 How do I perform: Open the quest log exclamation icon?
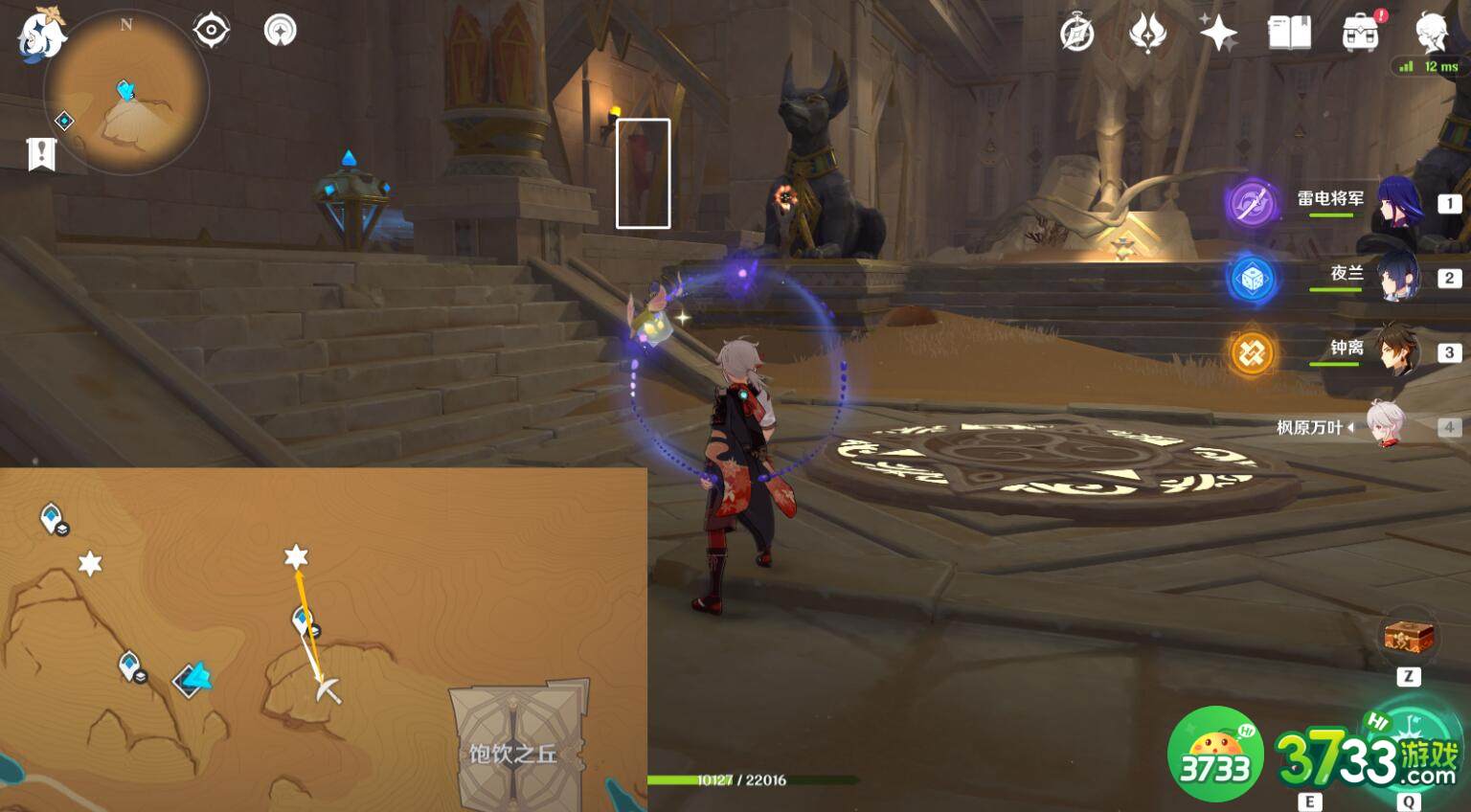(41, 153)
